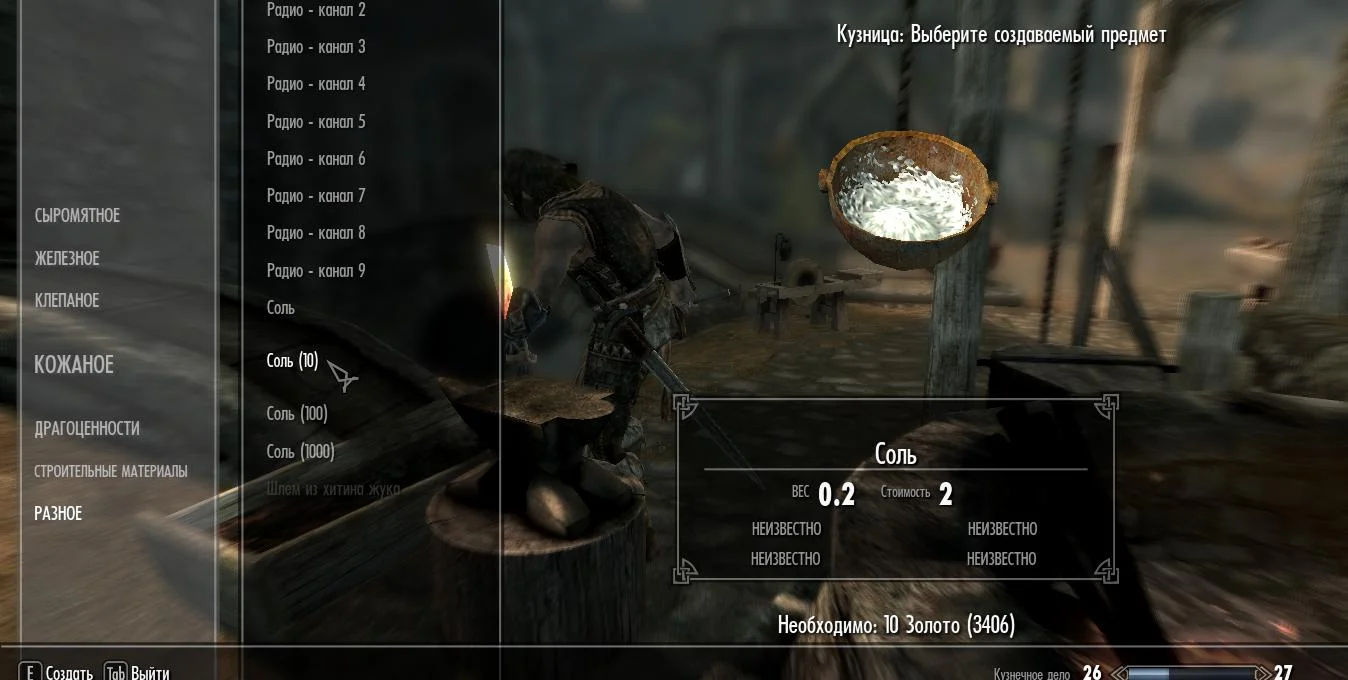
Task: Select the Шлем из хитина жука entry
Action: coord(333,489)
